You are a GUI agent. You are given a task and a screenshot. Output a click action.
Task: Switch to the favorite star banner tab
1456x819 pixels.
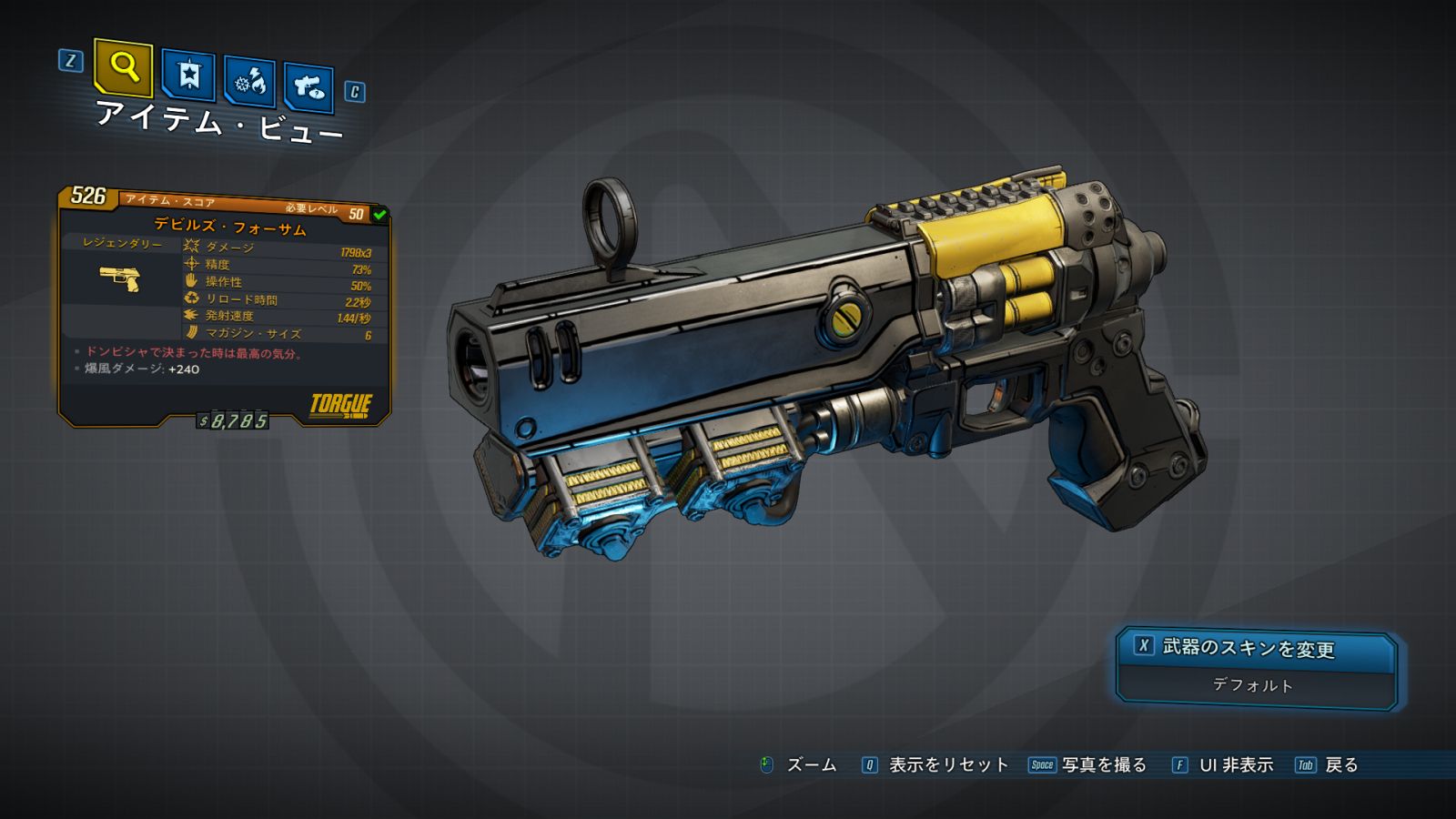pos(188,75)
